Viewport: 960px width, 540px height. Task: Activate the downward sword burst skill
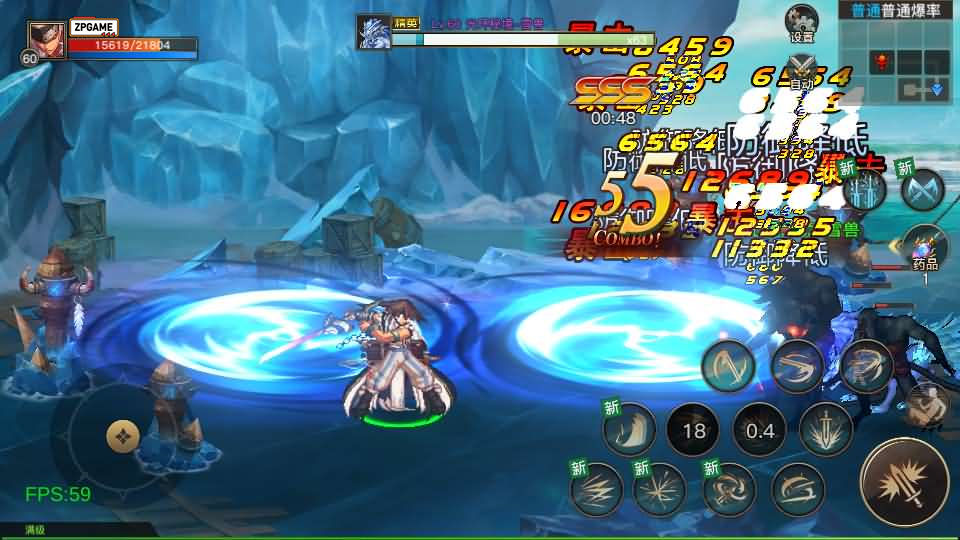pyautogui.click(x=826, y=428)
